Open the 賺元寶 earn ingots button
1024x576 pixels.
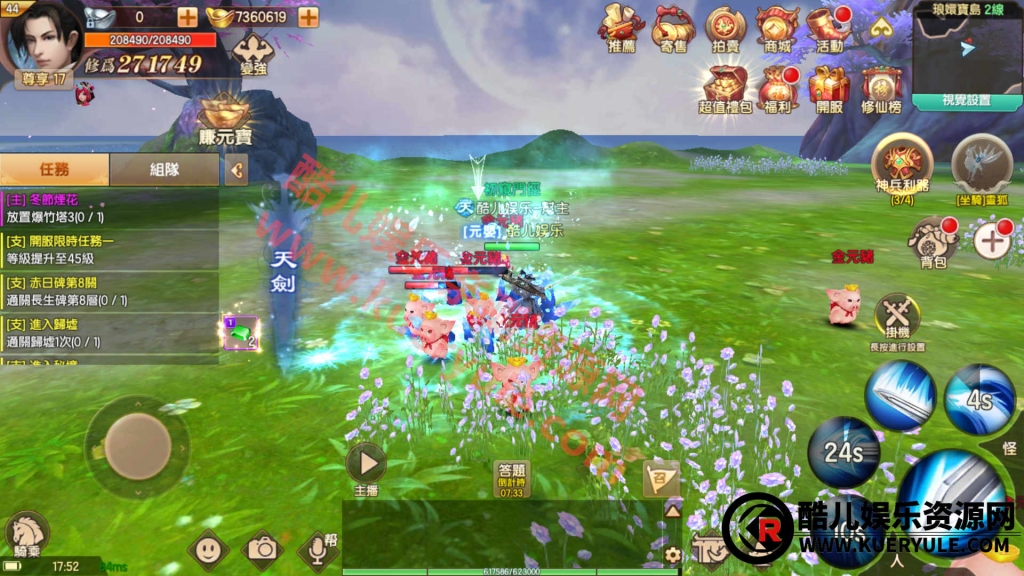(x=224, y=122)
